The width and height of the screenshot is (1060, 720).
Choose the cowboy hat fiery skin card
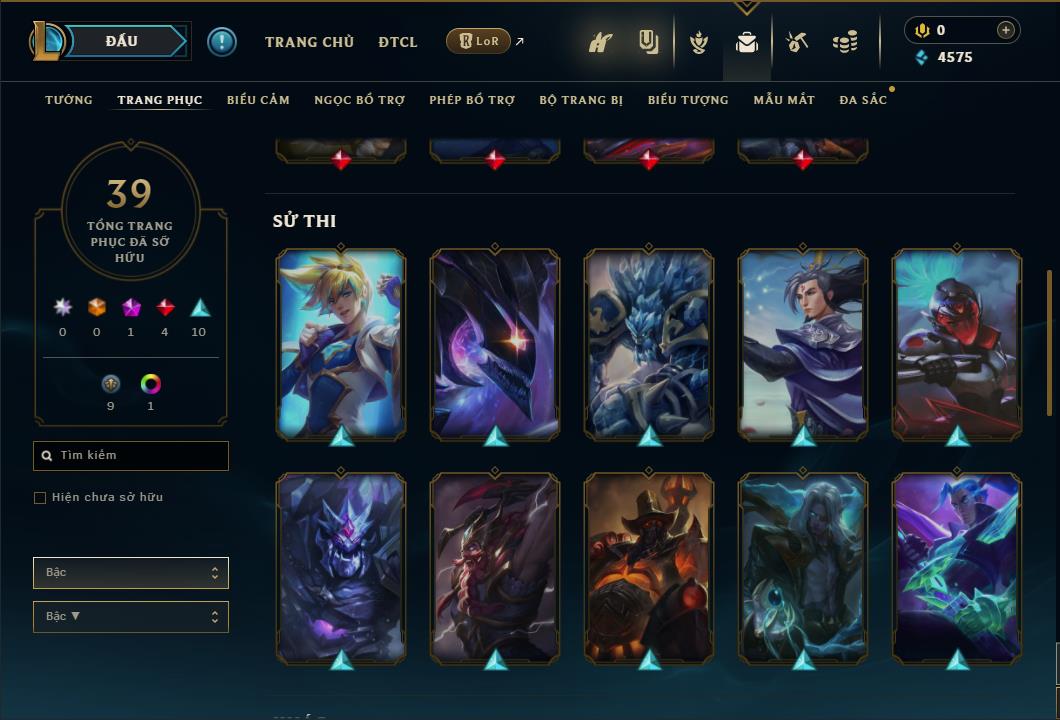pos(649,567)
